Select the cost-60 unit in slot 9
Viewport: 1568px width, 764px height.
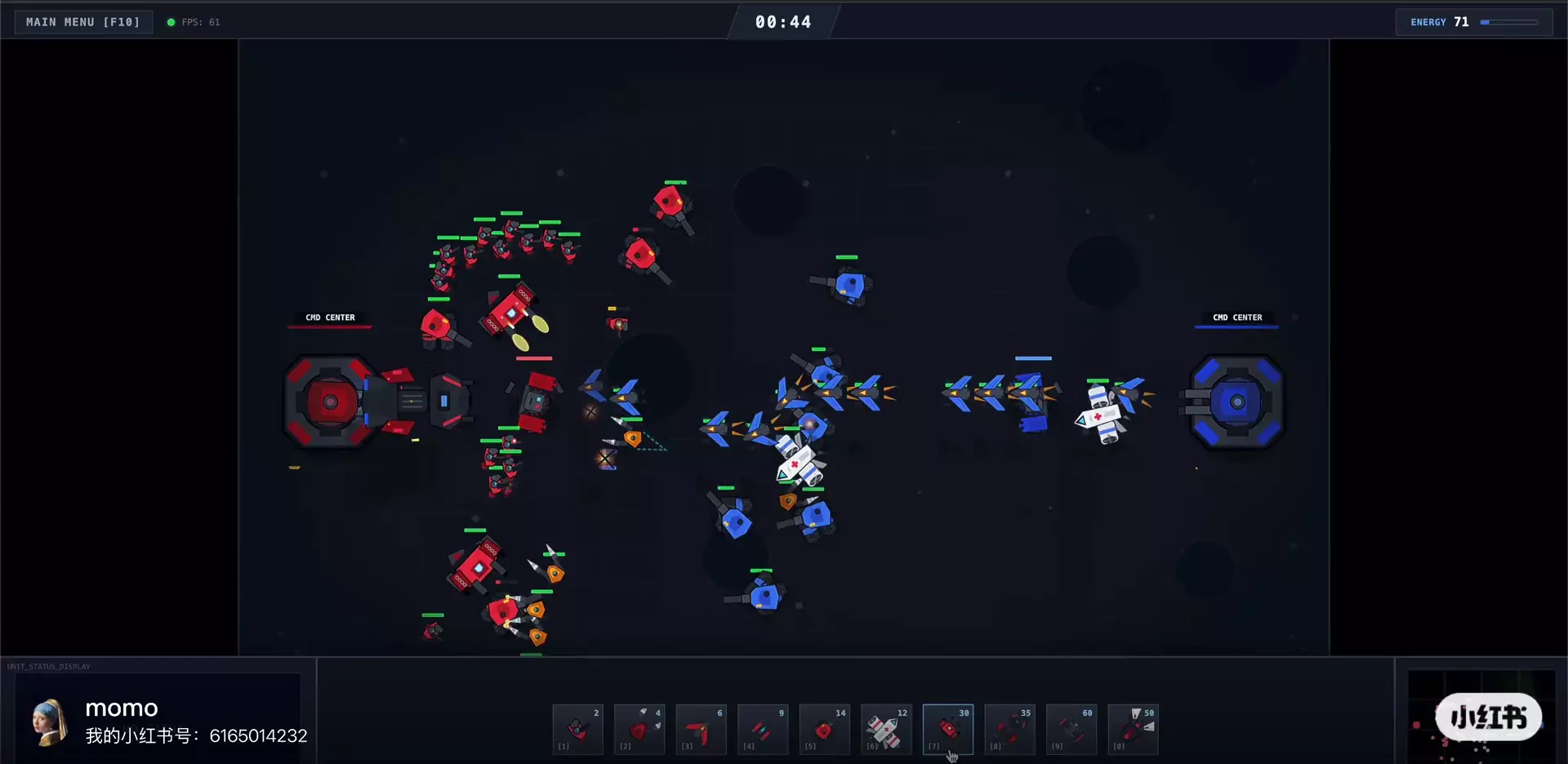click(x=1071, y=729)
